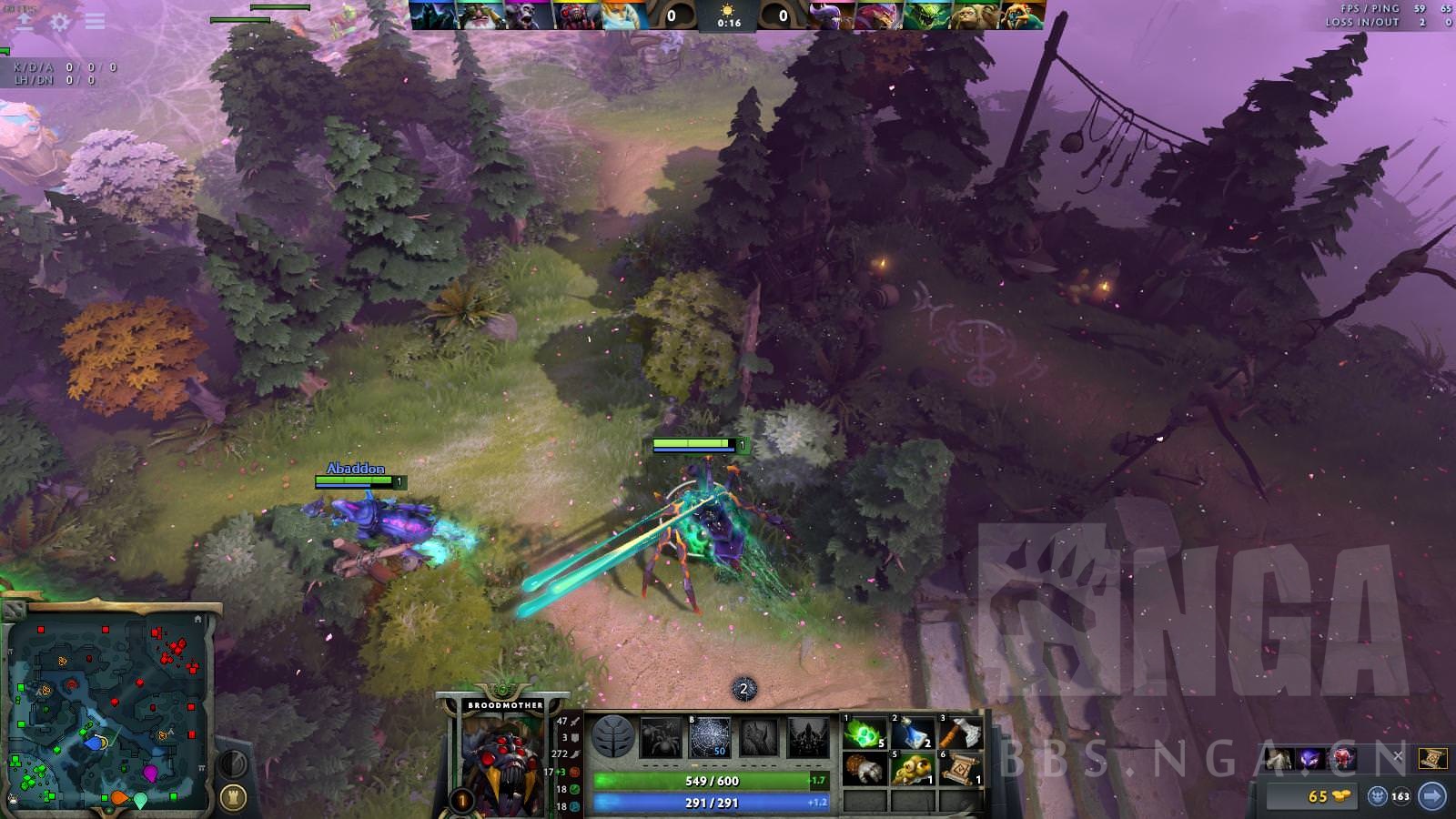
Task: Click the share/broadcast arrow icon top-left
Action: tap(25, 23)
